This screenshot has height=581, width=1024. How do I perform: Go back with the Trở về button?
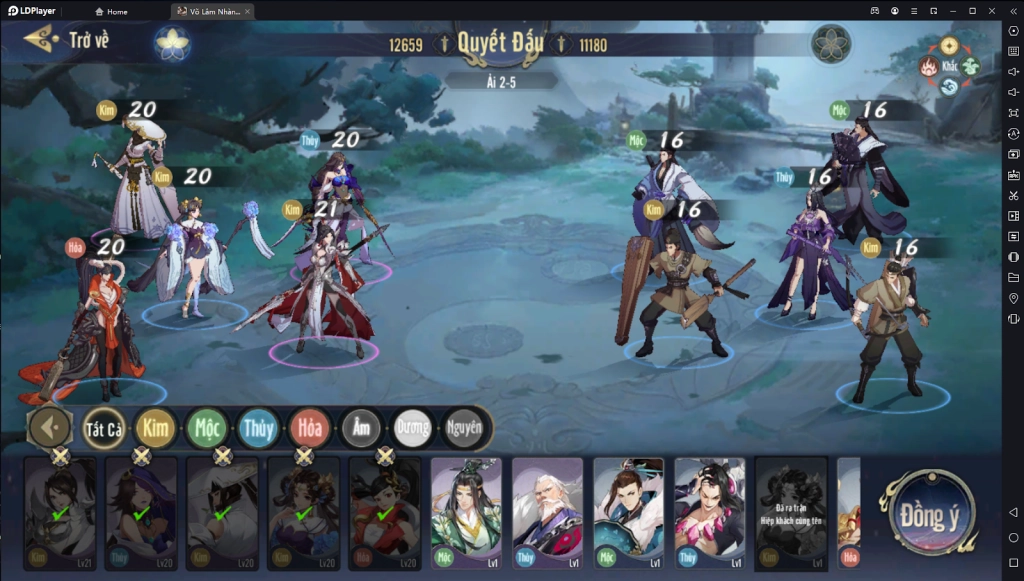pos(68,41)
